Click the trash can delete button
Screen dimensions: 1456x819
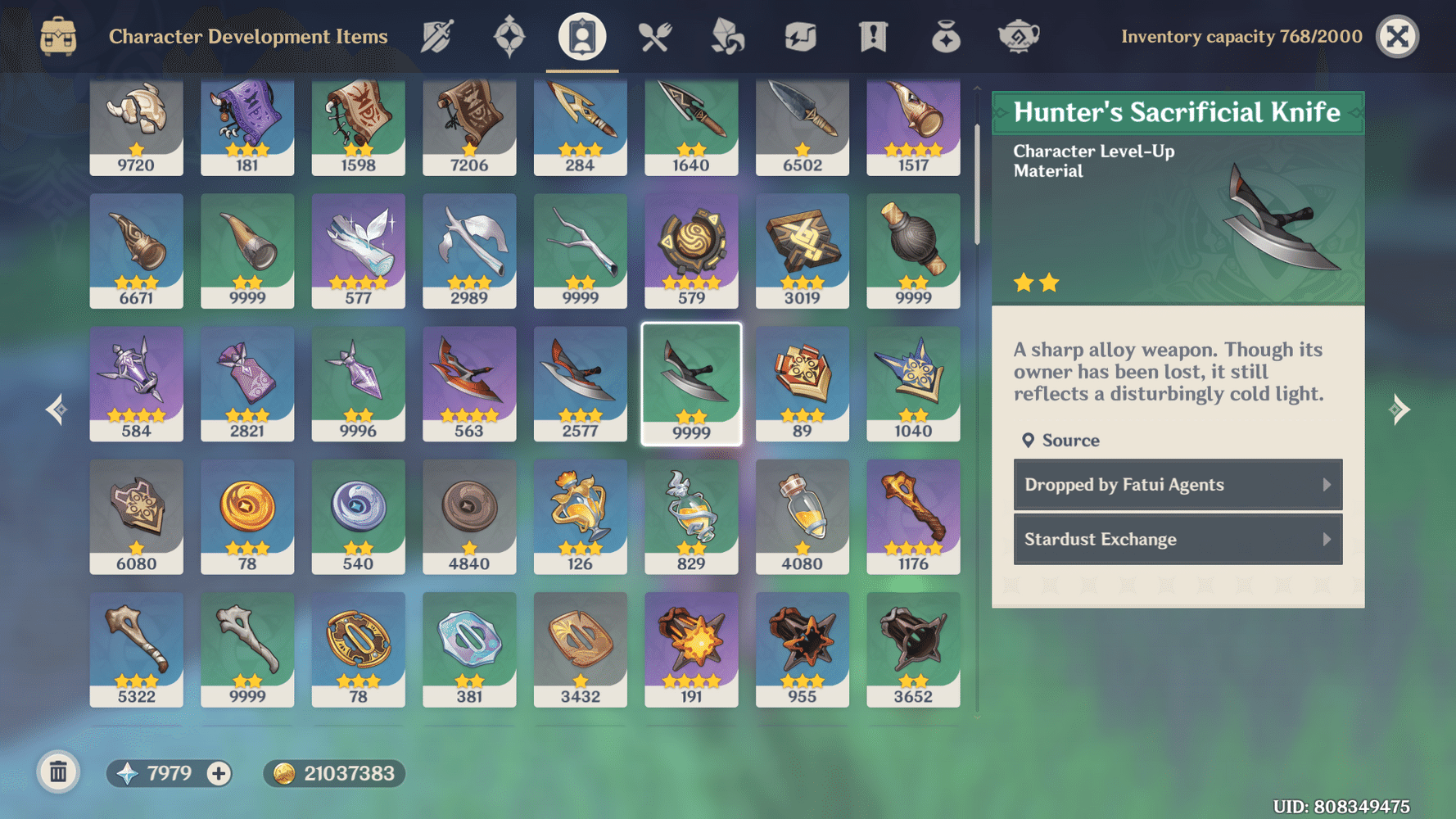(x=58, y=772)
